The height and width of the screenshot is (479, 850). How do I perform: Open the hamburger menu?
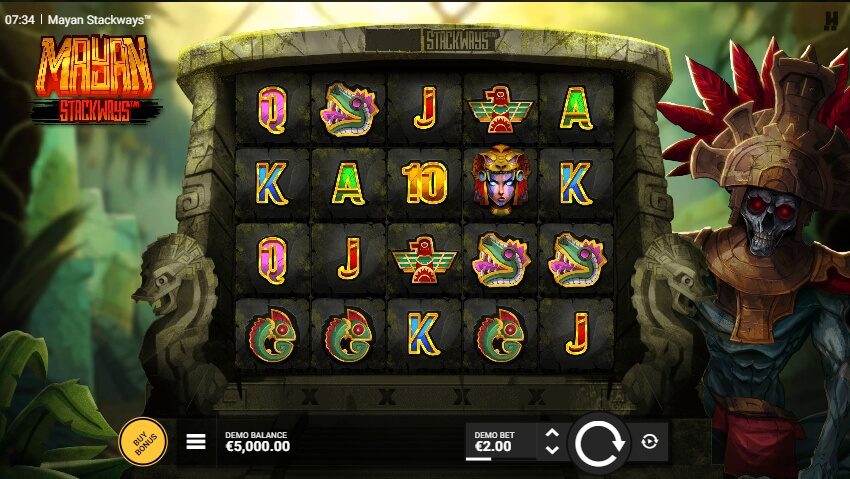(x=196, y=441)
